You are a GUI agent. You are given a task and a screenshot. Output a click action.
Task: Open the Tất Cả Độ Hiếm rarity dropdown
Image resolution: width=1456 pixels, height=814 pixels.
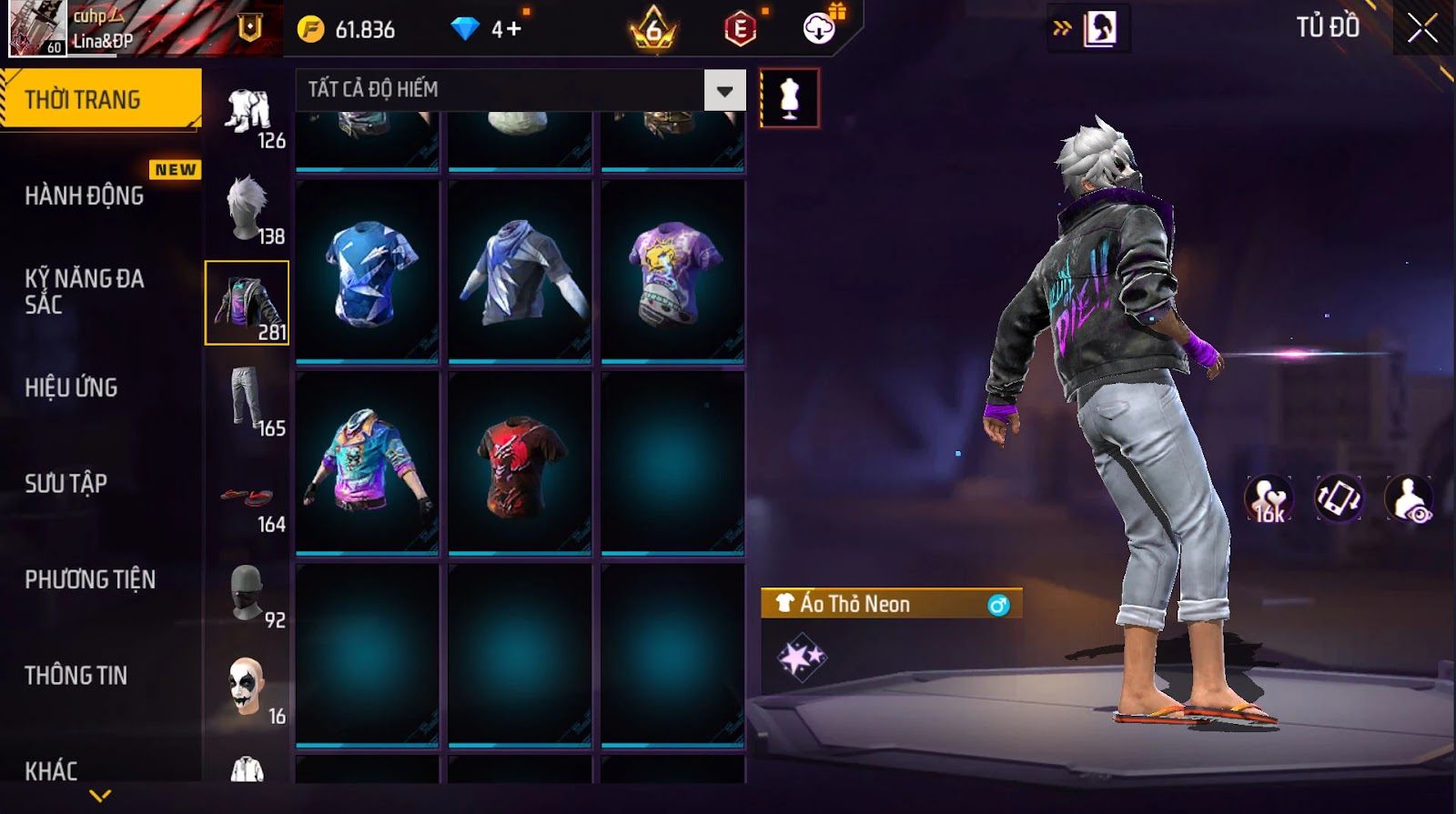pyautogui.click(x=724, y=90)
